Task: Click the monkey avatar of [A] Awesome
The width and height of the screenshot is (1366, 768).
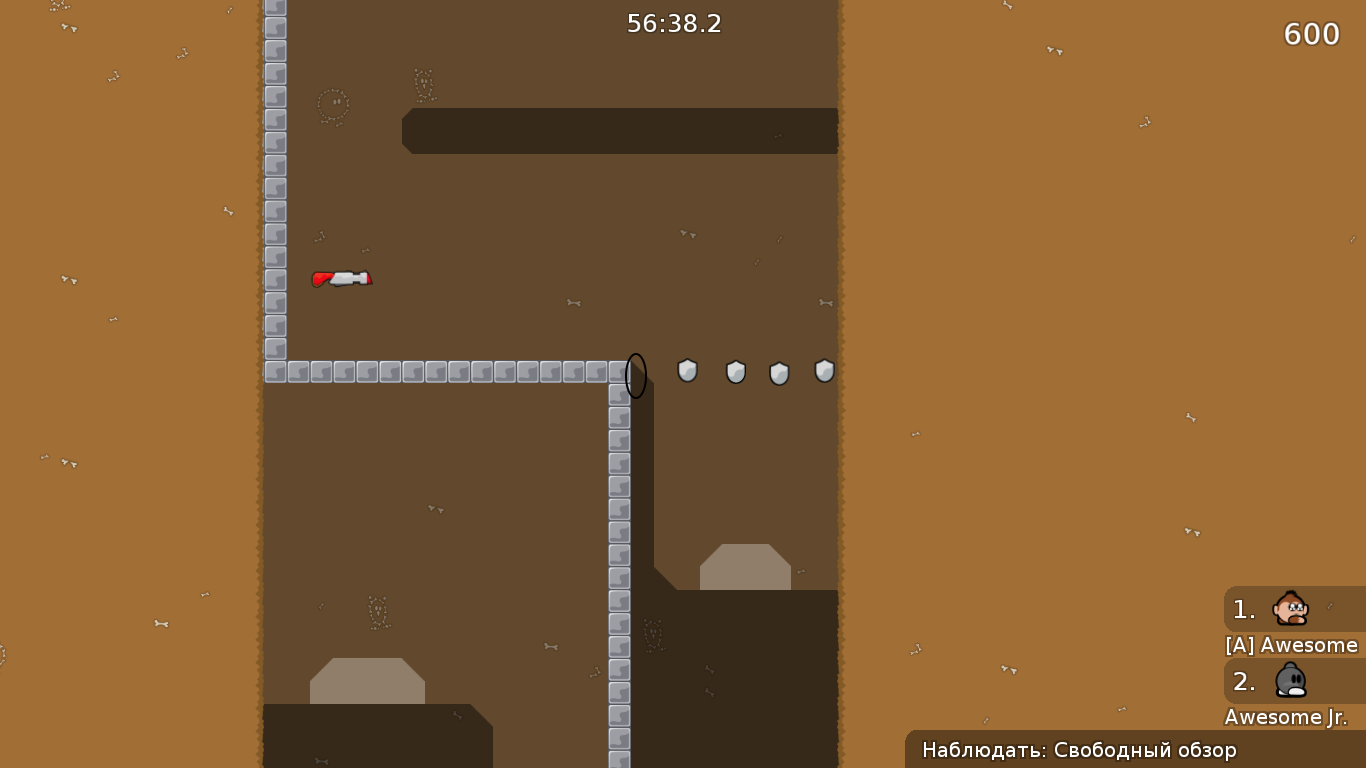Action: click(1290, 609)
